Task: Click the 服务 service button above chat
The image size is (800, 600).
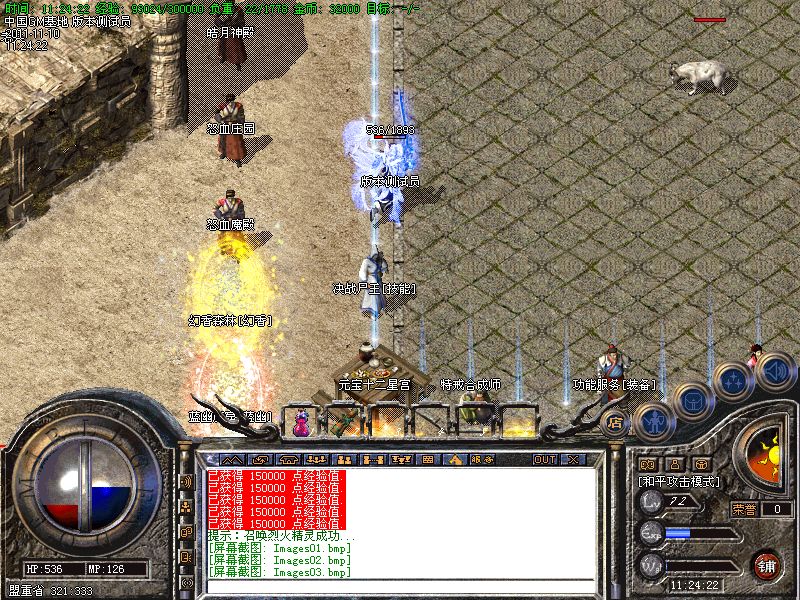Action: pyautogui.click(x=482, y=459)
